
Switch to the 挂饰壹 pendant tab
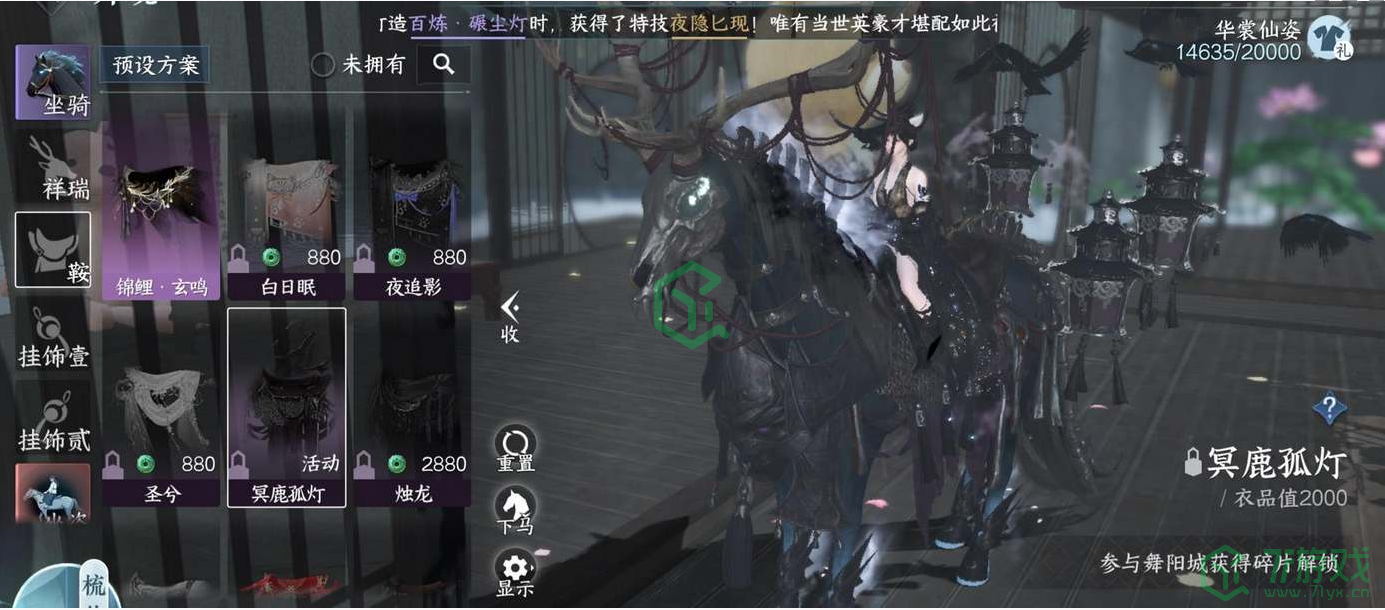[53, 336]
